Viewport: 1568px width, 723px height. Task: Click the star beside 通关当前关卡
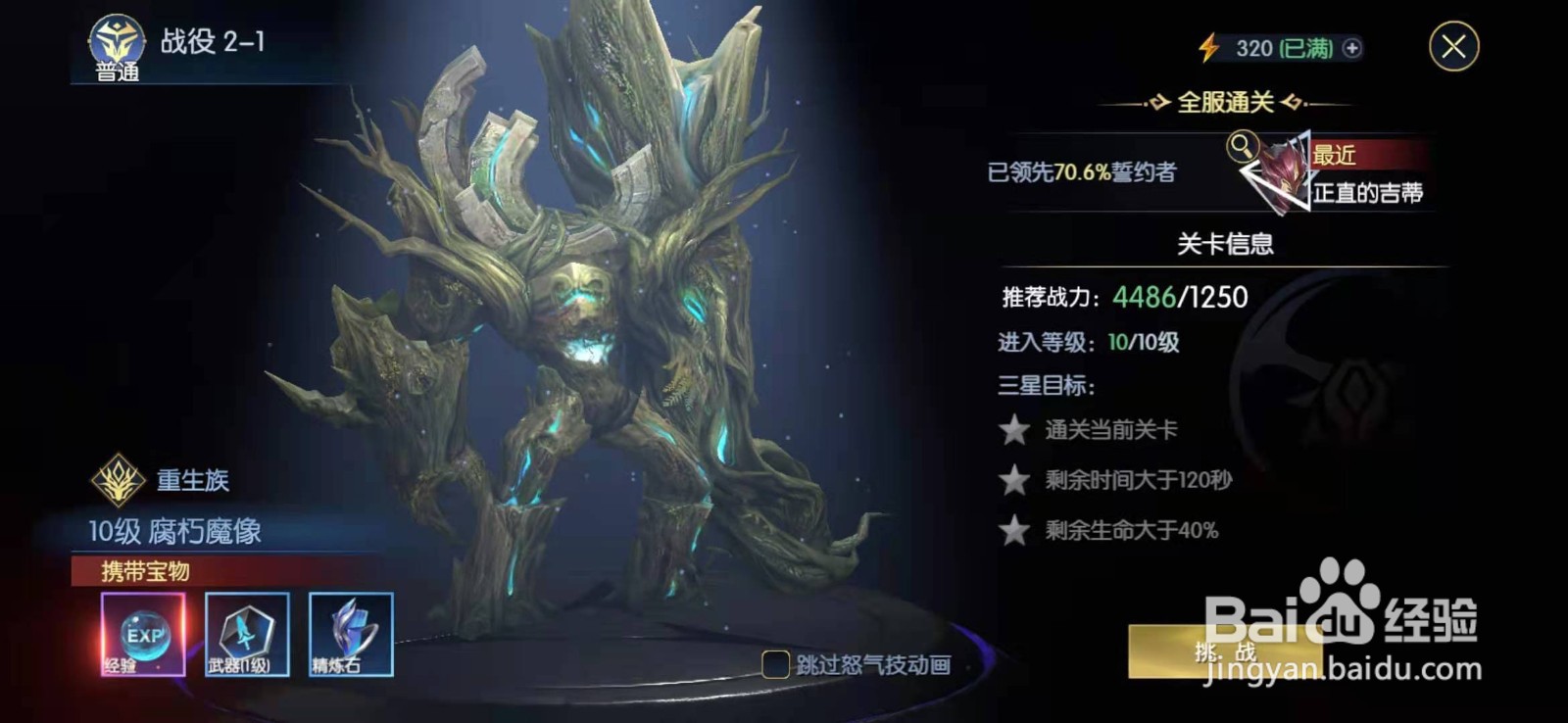1014,429
